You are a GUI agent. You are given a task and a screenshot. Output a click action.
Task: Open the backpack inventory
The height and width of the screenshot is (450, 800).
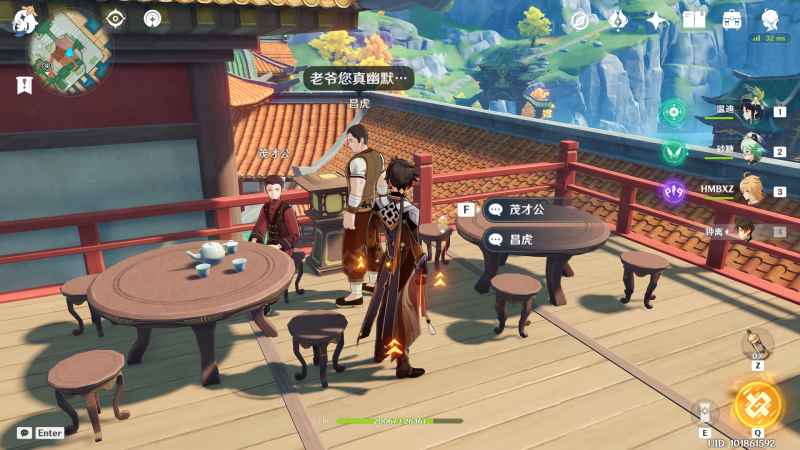pos(732,20)
